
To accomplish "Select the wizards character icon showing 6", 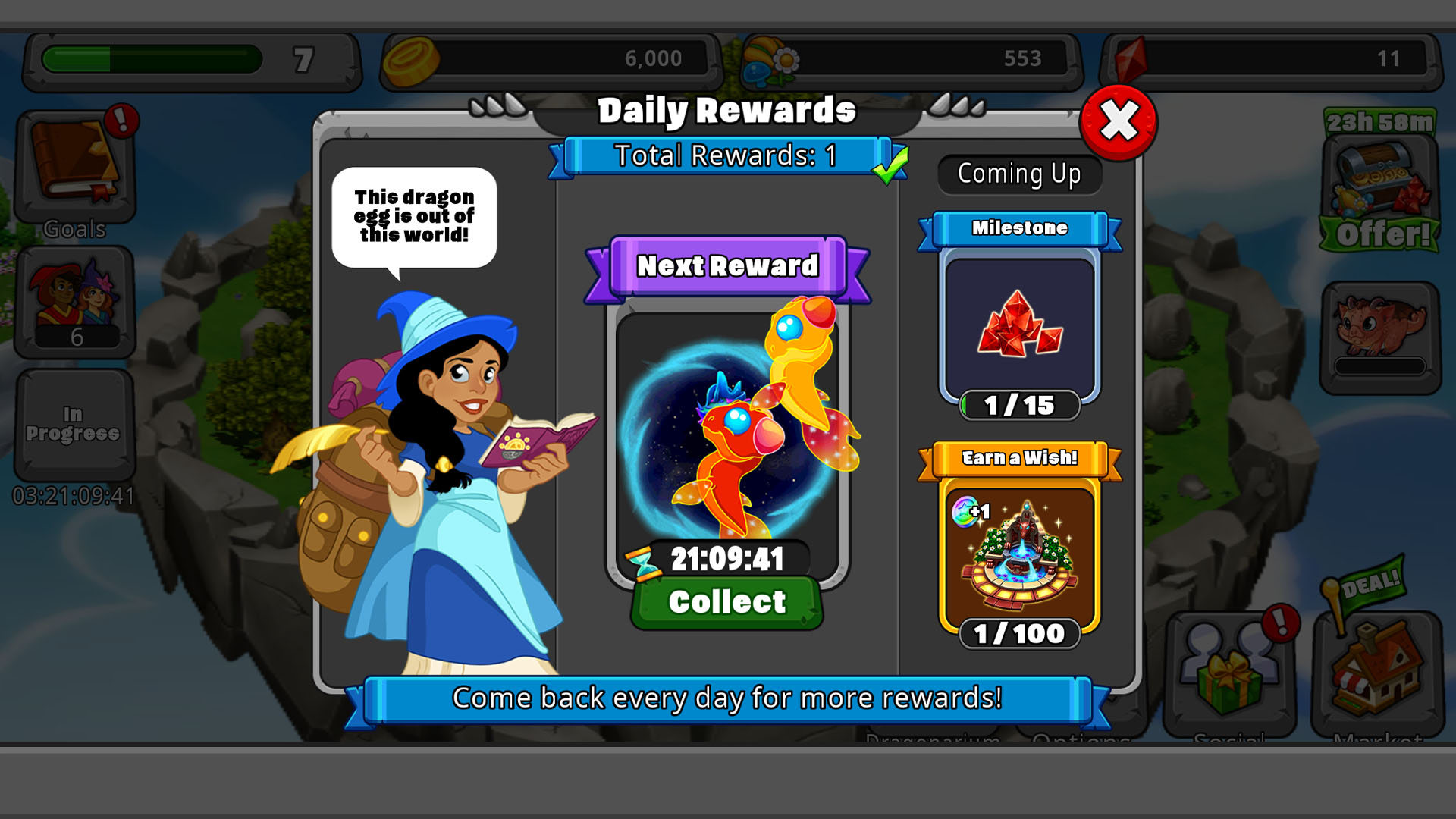I will pos(74,303).
